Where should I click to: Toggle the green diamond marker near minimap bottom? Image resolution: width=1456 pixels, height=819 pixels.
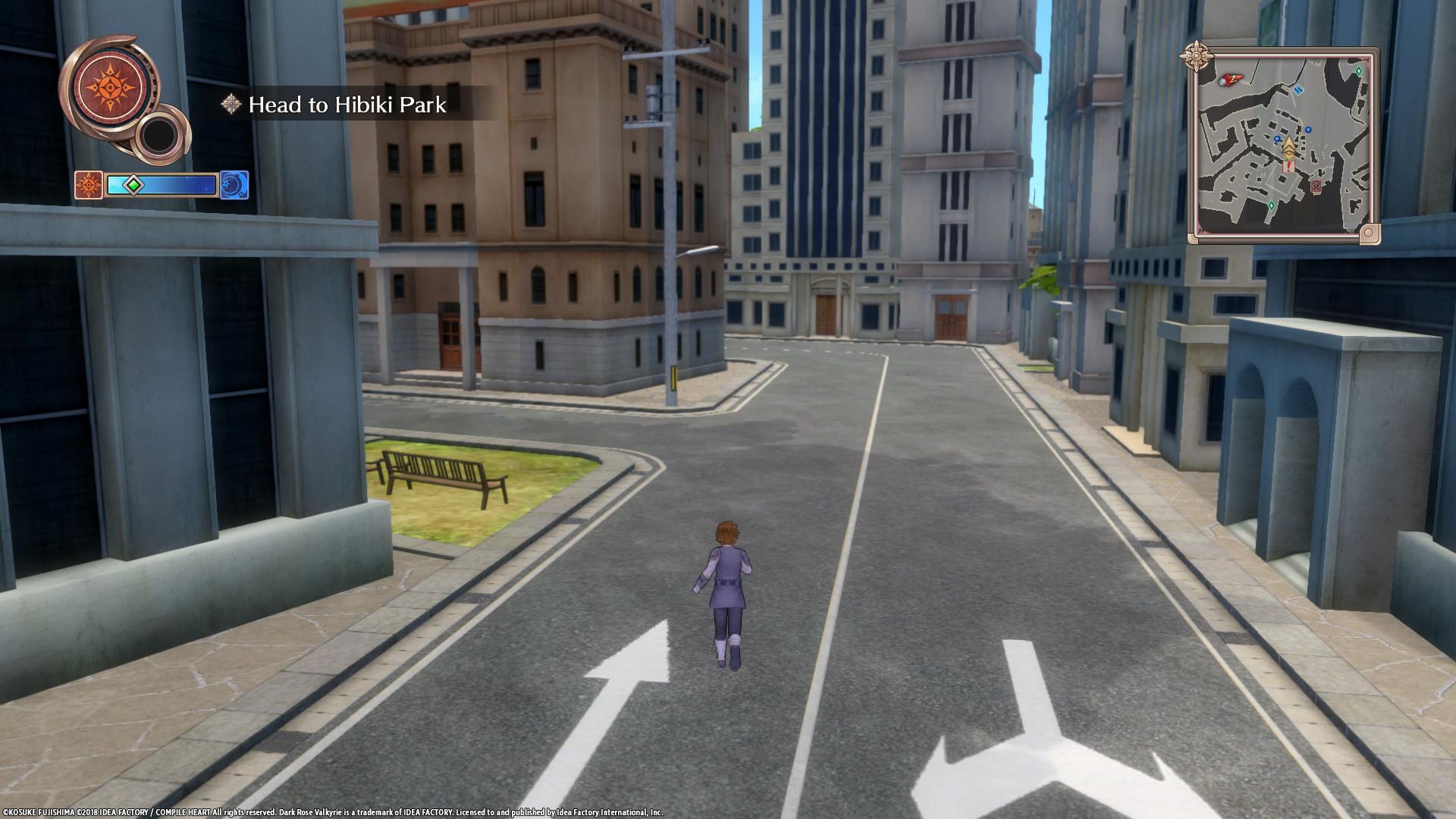click(x=1272, y=205)
